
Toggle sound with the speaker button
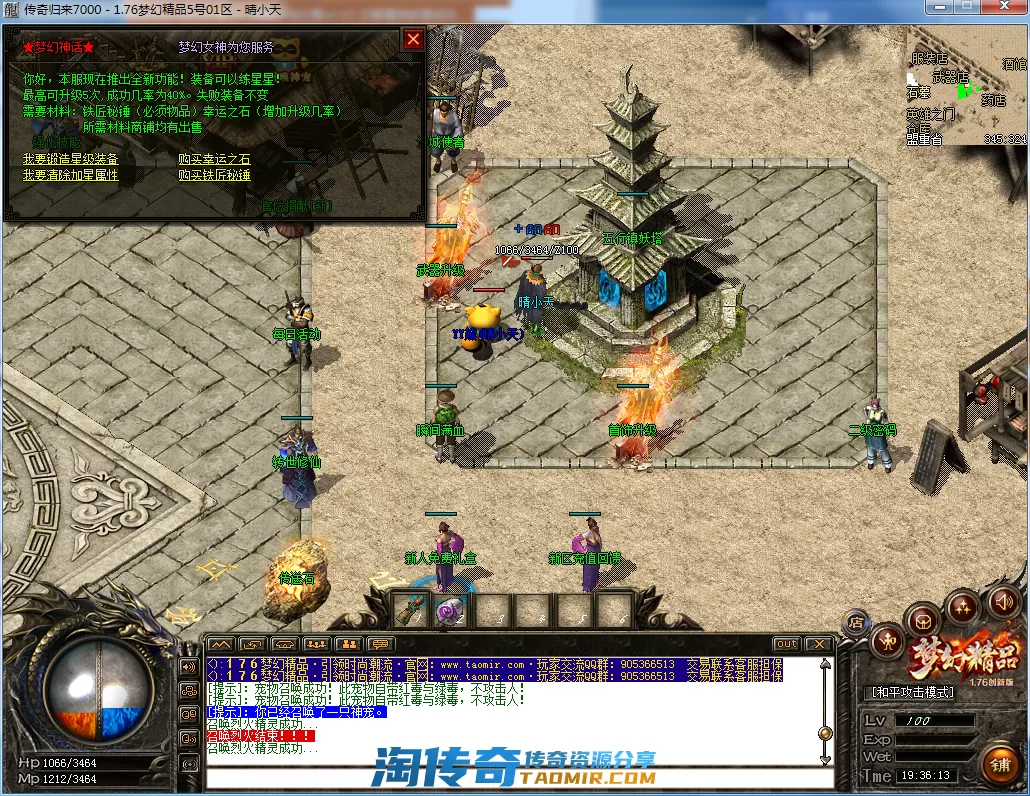(1003, 603)
